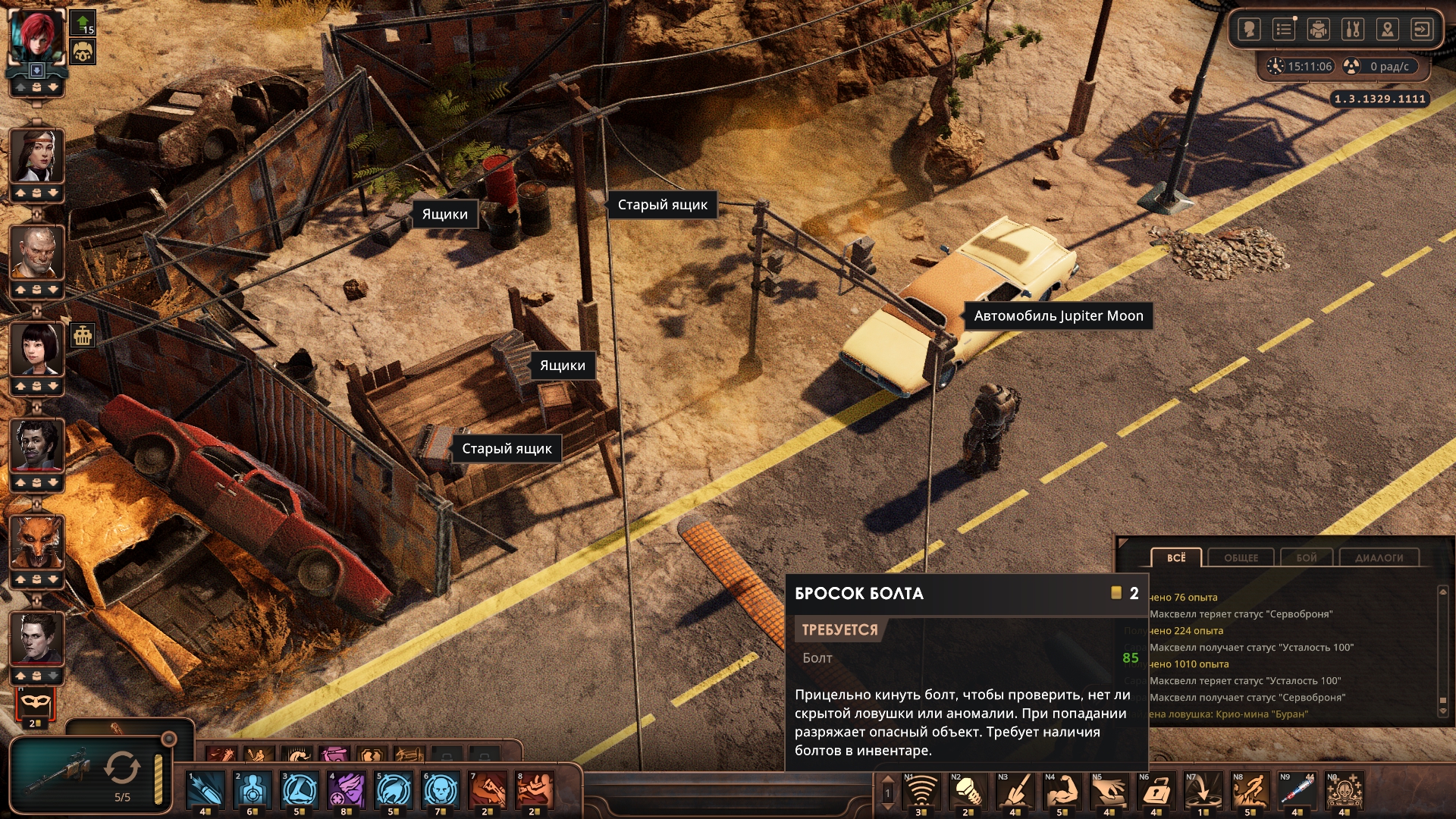Open the quest journal list icon
The height and width of the screenshot is (819, 1456).
click(1284, 30)
